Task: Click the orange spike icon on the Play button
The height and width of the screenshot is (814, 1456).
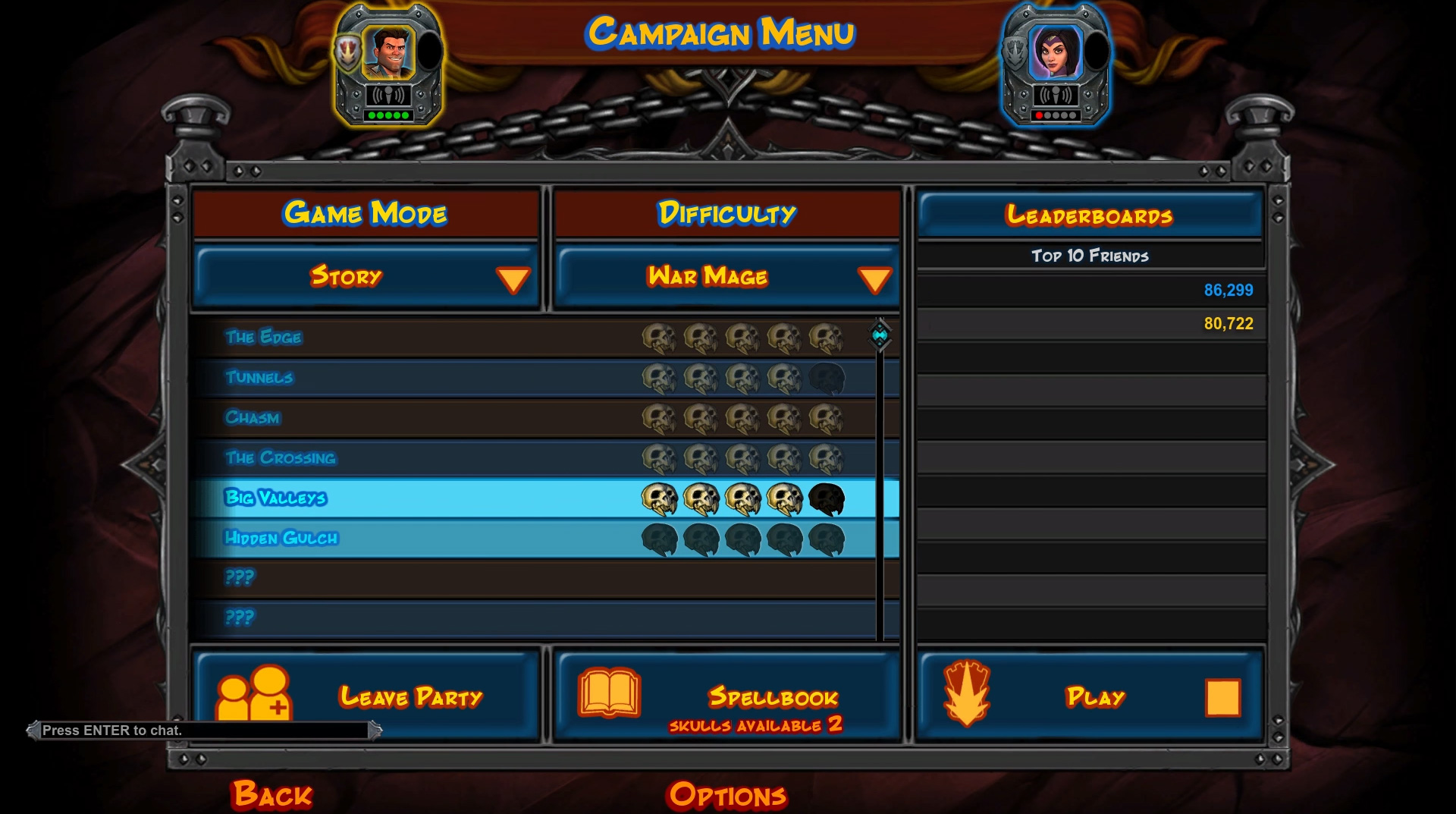Action: (968, 696)
